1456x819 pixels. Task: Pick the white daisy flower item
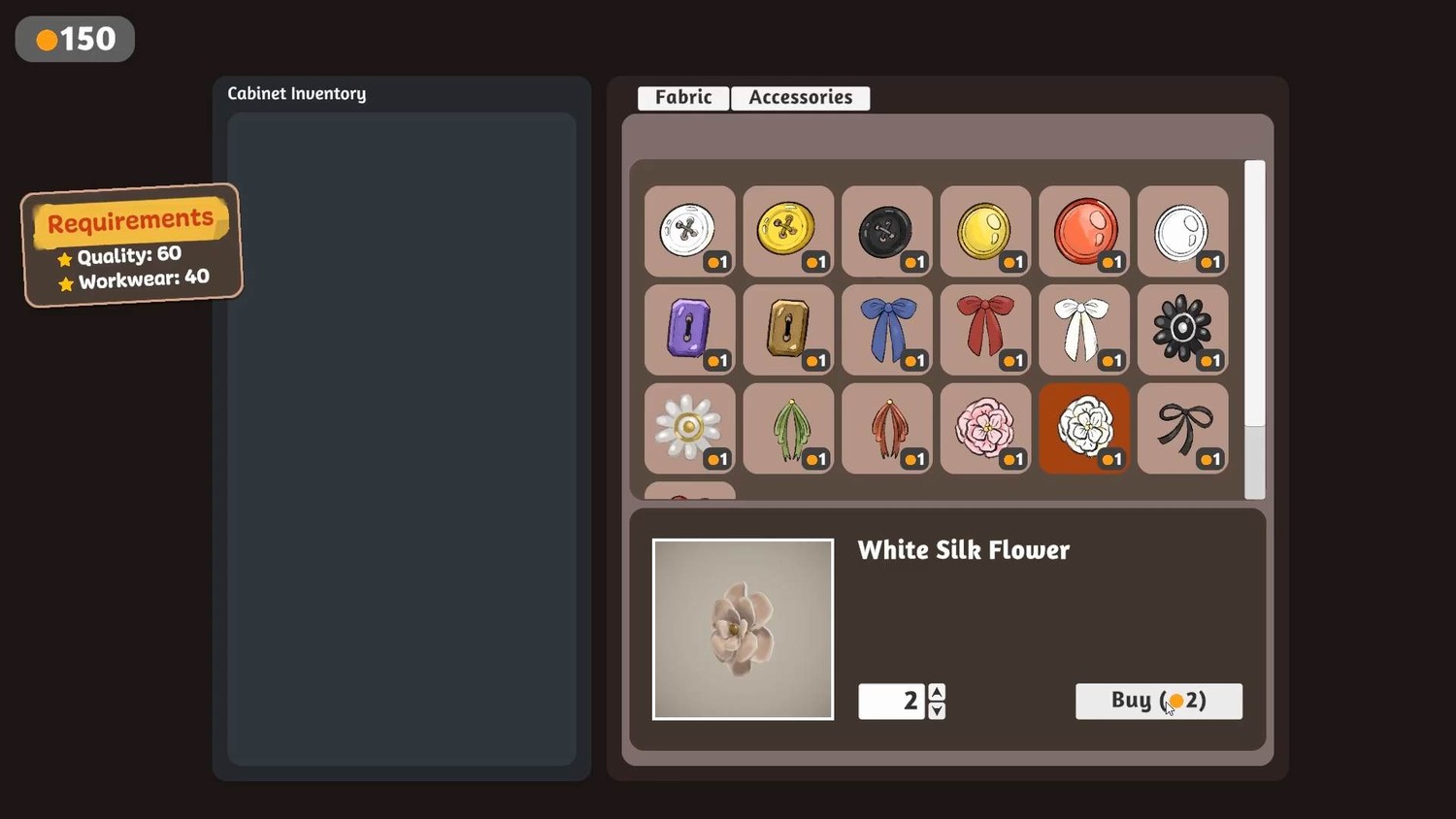tap(689, 428)
